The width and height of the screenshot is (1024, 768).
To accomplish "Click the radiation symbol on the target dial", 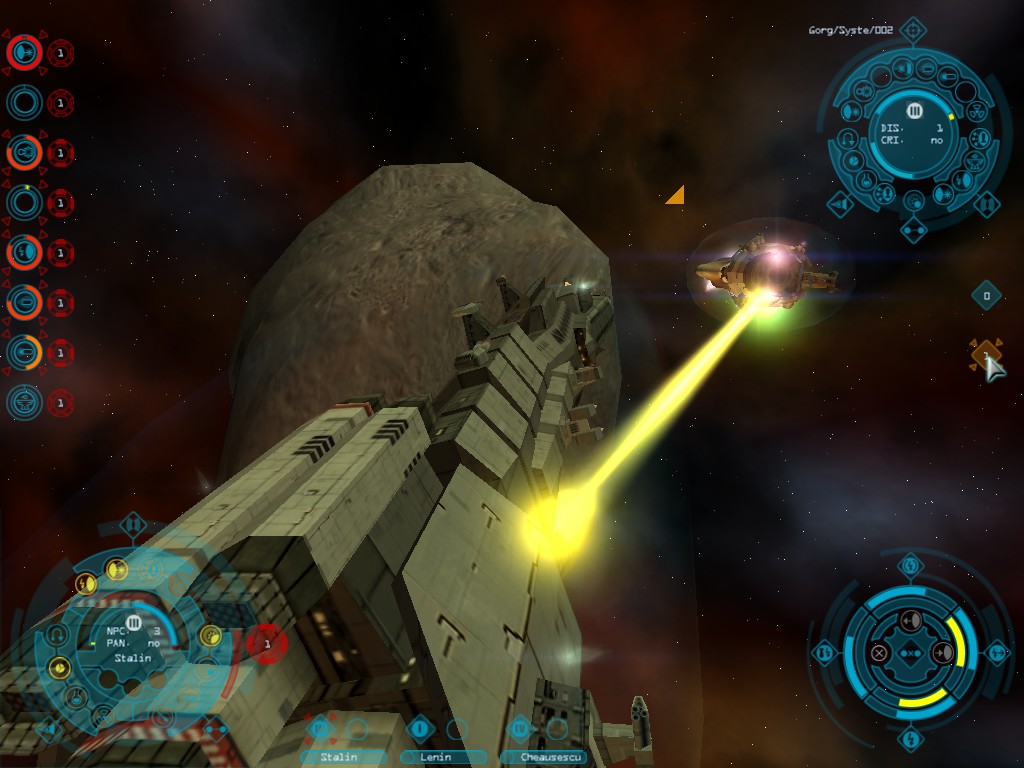I will (x=975, y=113).
